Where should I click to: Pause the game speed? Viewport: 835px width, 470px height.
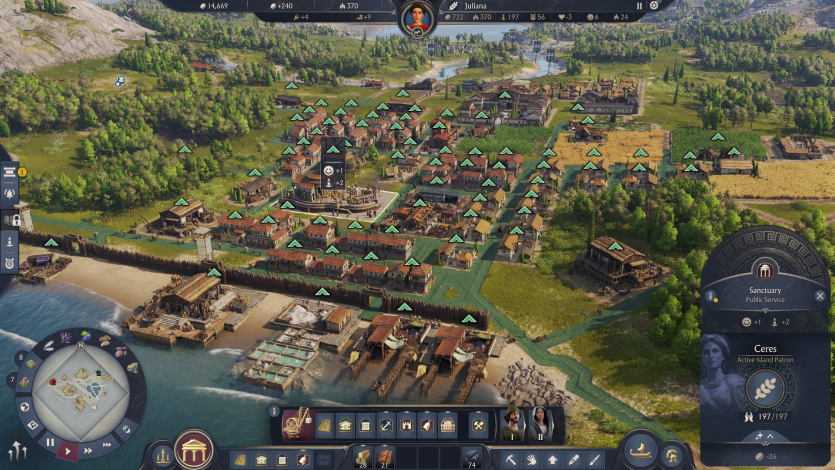pos(49,441)
